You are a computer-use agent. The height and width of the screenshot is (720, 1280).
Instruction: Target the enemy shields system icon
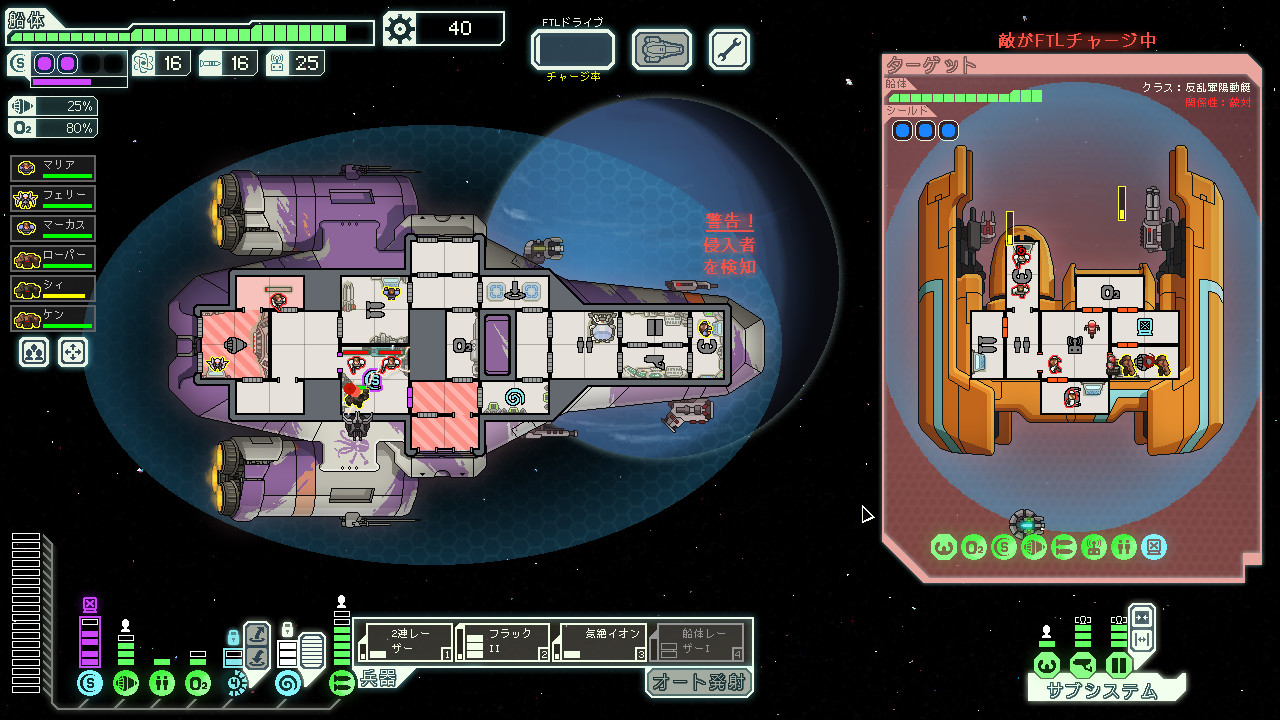click(1003, 547)
